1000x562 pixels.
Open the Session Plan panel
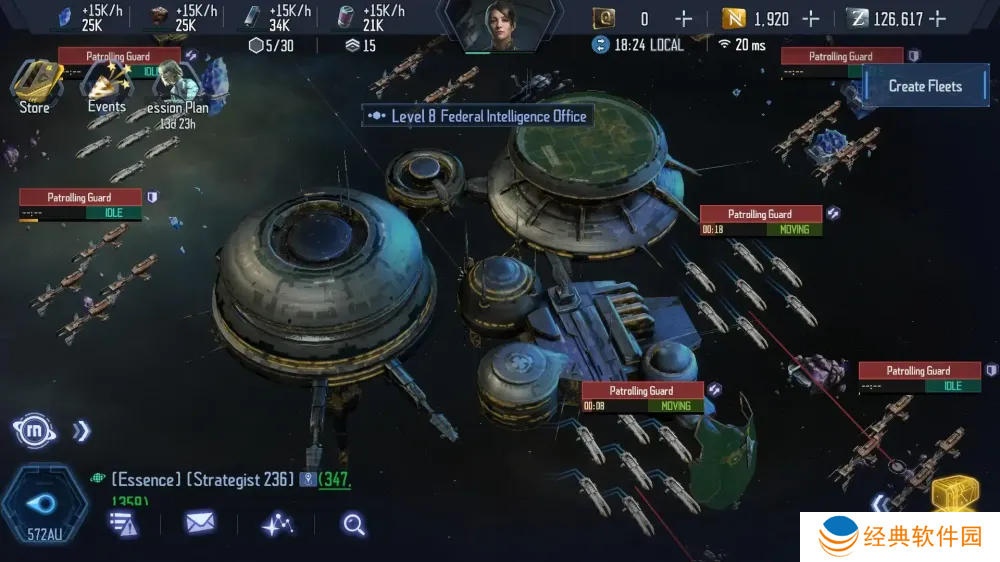[x=178, y=88]
